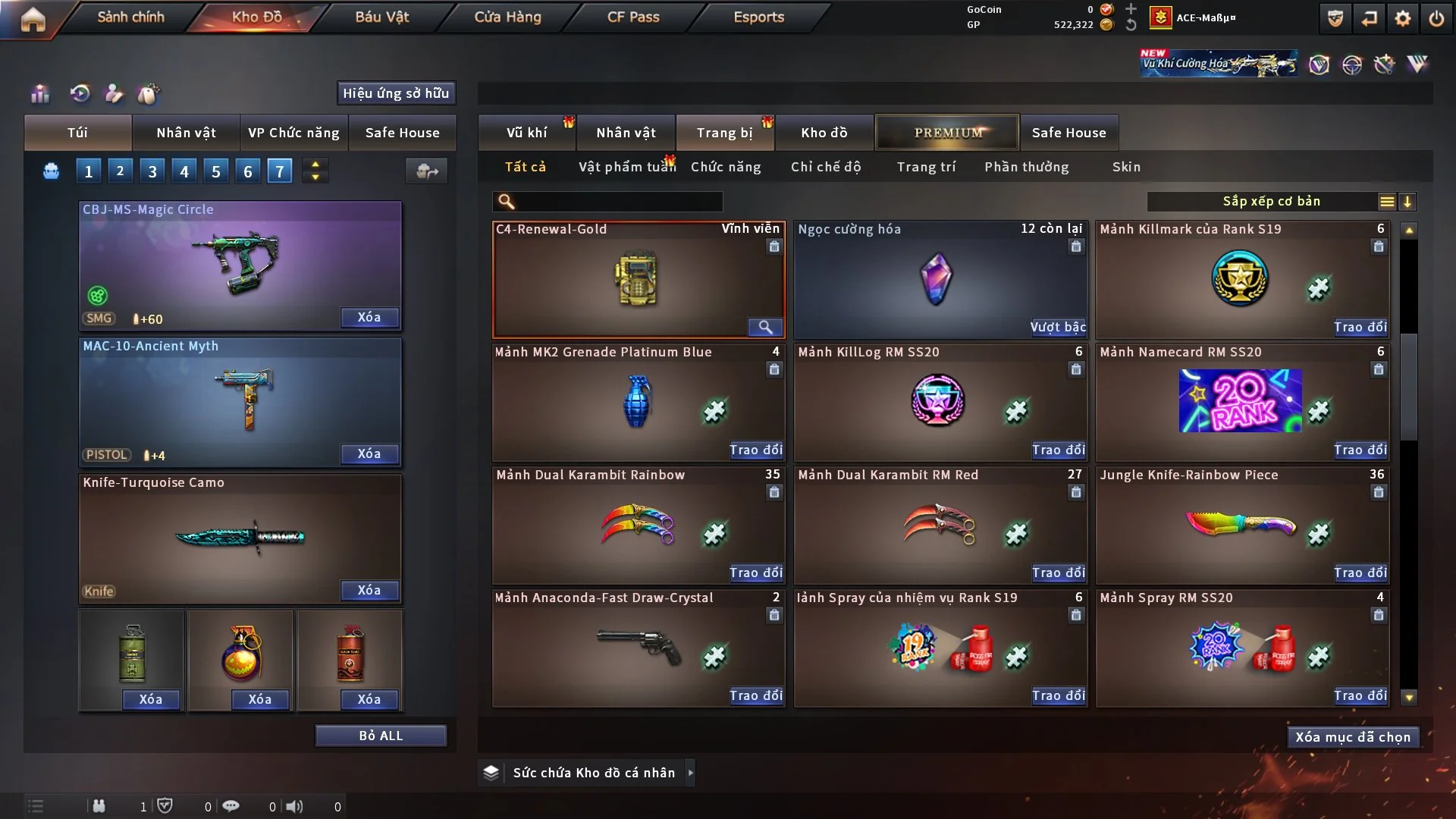
Task: Open the PREMIUM inventory tab
Action: click(948, 133)
